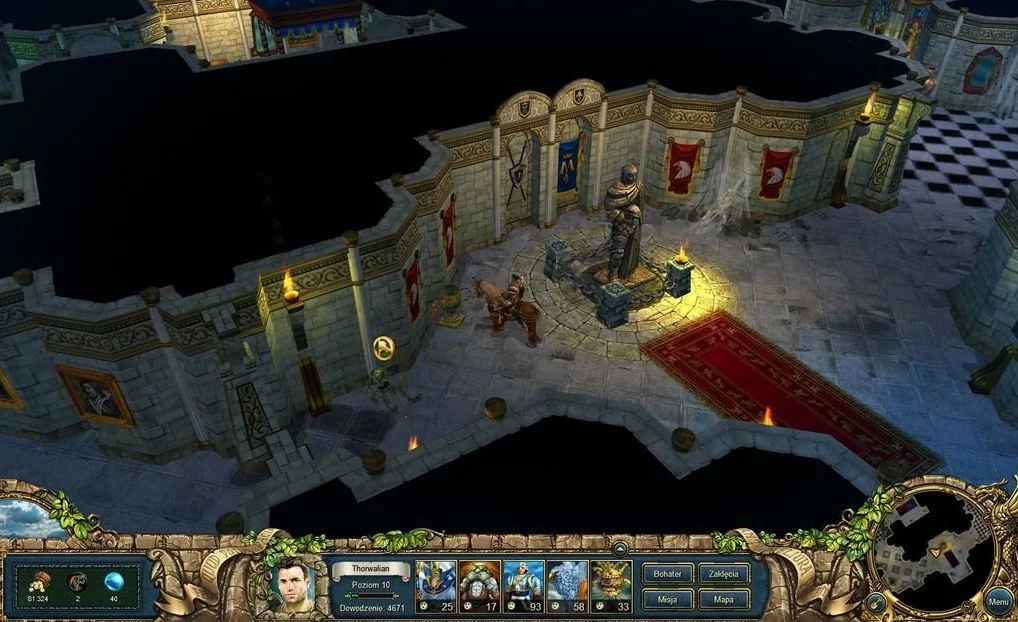The height and width of the screenshot is (622, 1018).
Task: Select the golden-masked troop with 33 units
Action: click(x=611, y=586)
